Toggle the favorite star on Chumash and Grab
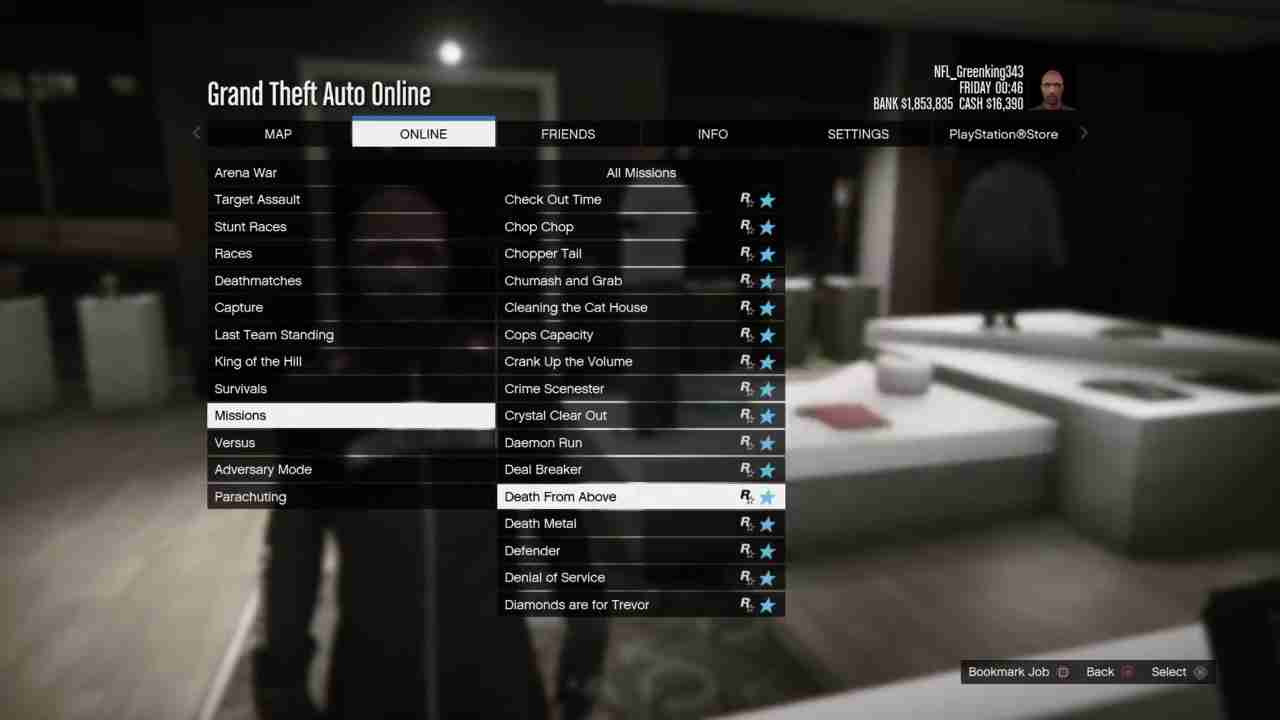This screenshot has height=720, width=1280. click(x=767, y=280)
